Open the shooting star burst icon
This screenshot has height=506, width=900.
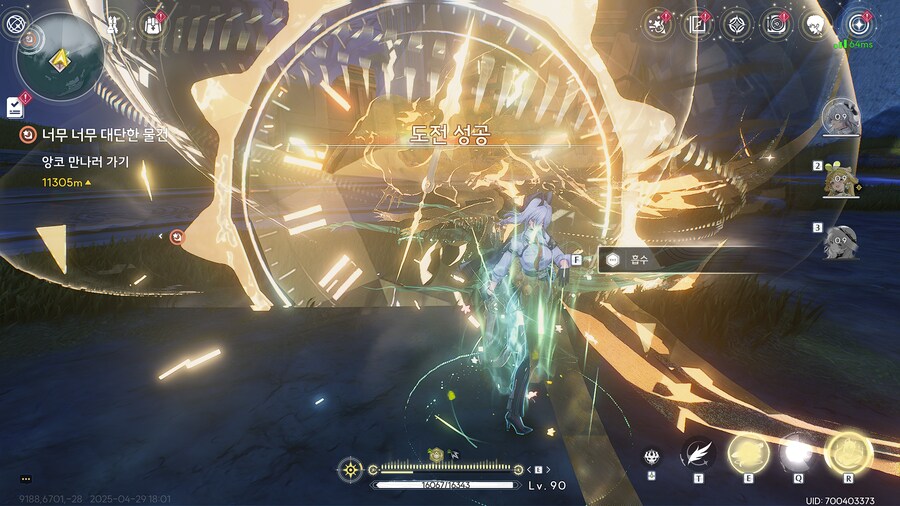click(x=658, y=23)
